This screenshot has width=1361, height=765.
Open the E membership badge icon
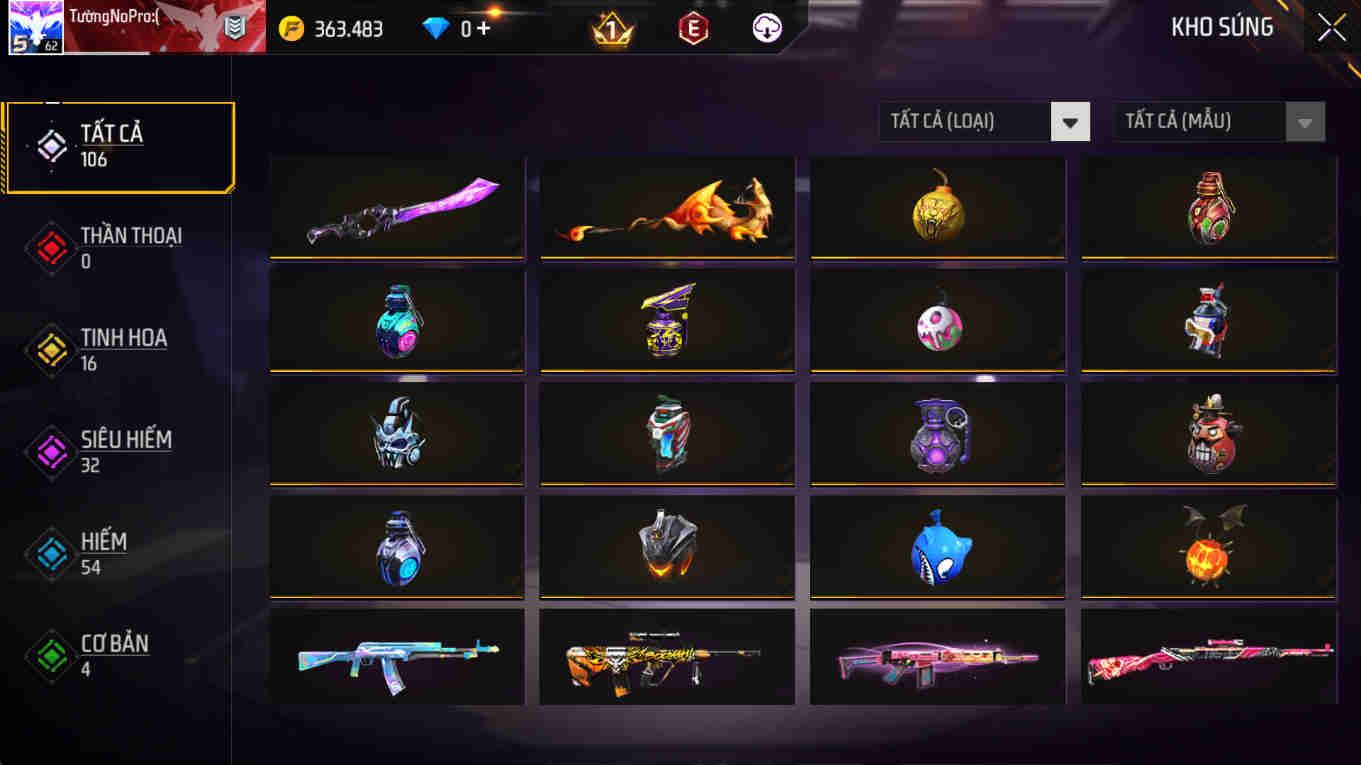tap(693, 28)
